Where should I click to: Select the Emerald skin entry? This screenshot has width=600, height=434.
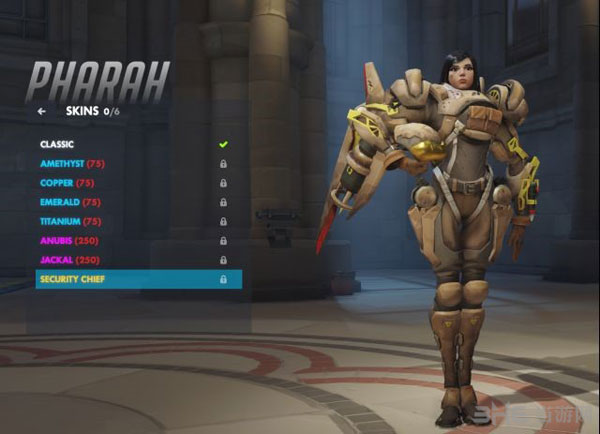tap(69, 202)
